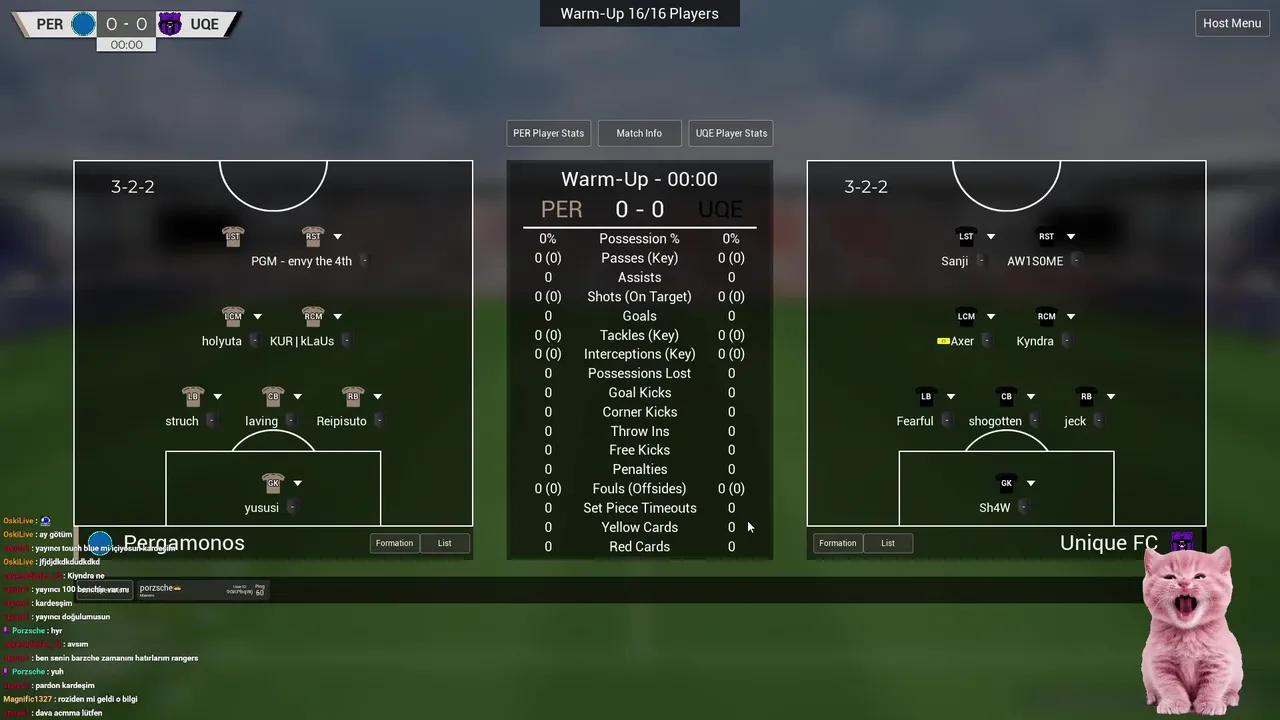Select Pergamonos CB laving's shirt
1280x720 pixels.
tap(273, 397)
